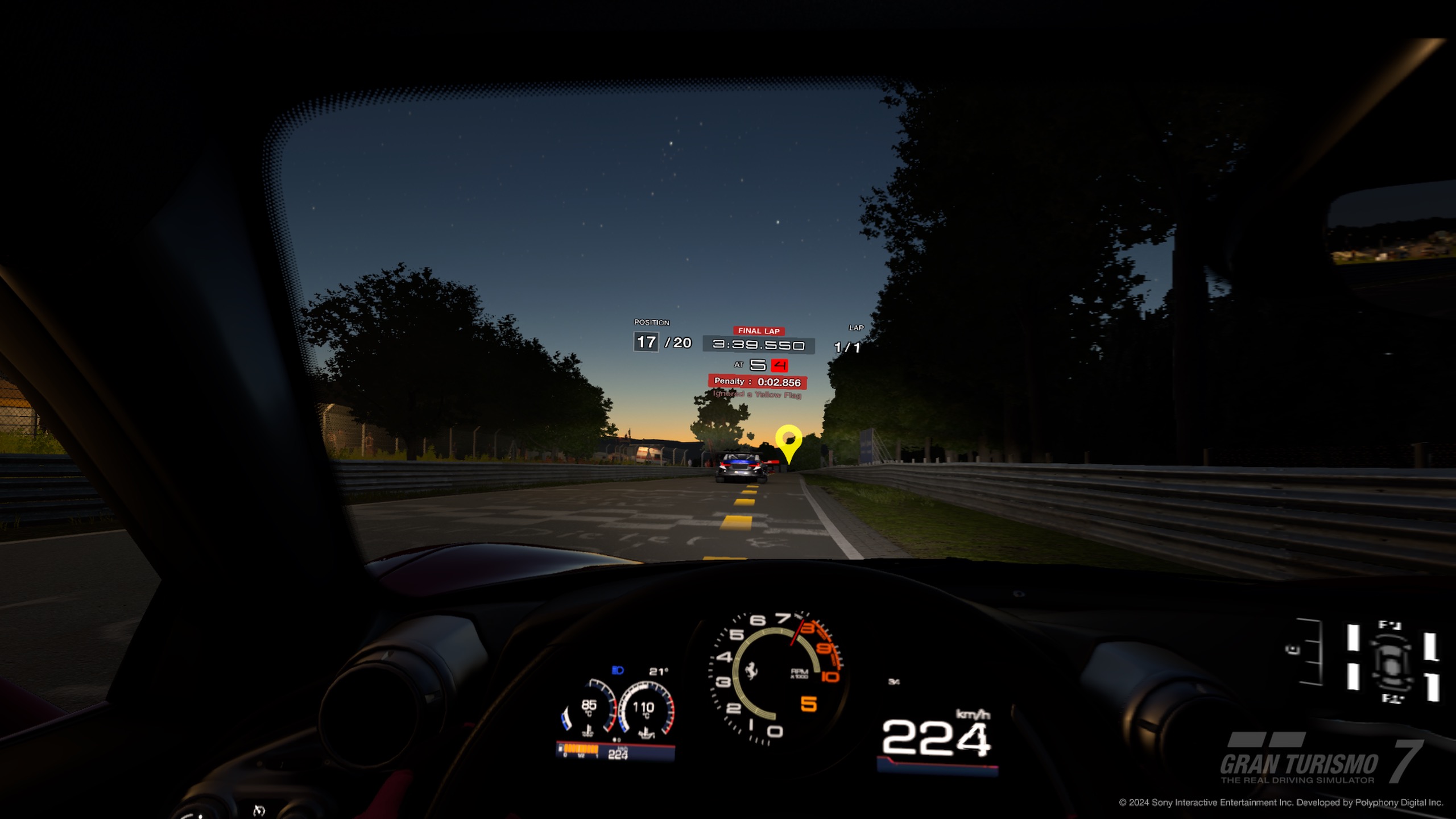Click the yellow location pin marker
The width and height of the screenshot is (1456, 819).
tap(788, 442)
